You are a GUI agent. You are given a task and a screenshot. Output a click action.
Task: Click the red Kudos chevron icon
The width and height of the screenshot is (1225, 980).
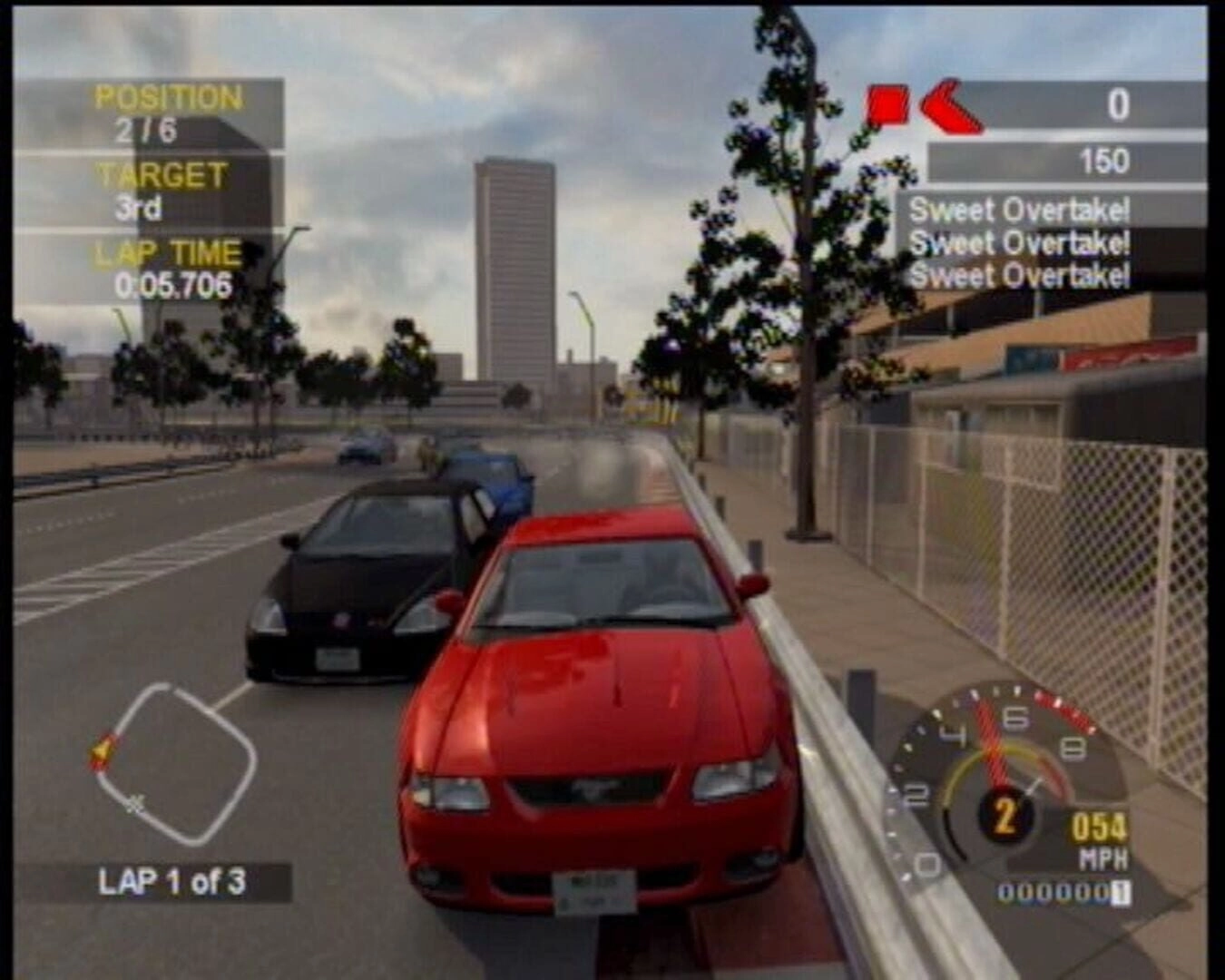click(950, 106)
